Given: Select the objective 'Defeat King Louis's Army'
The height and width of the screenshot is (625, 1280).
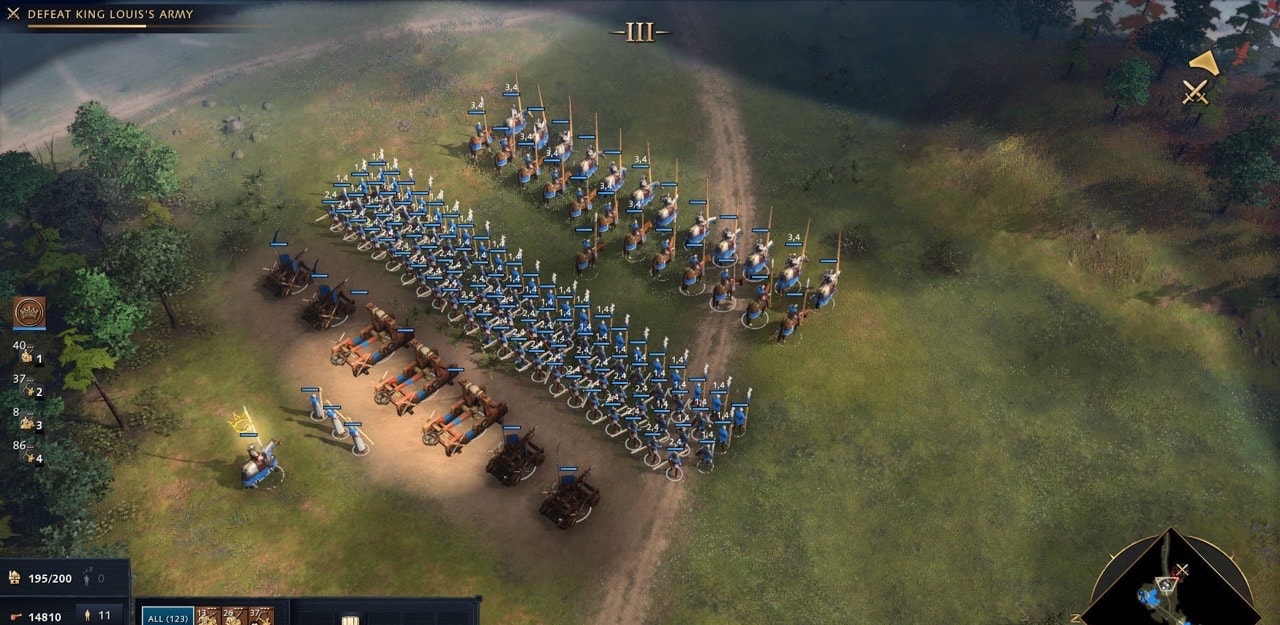Looking at the screenshot, I should click(110, 14).
